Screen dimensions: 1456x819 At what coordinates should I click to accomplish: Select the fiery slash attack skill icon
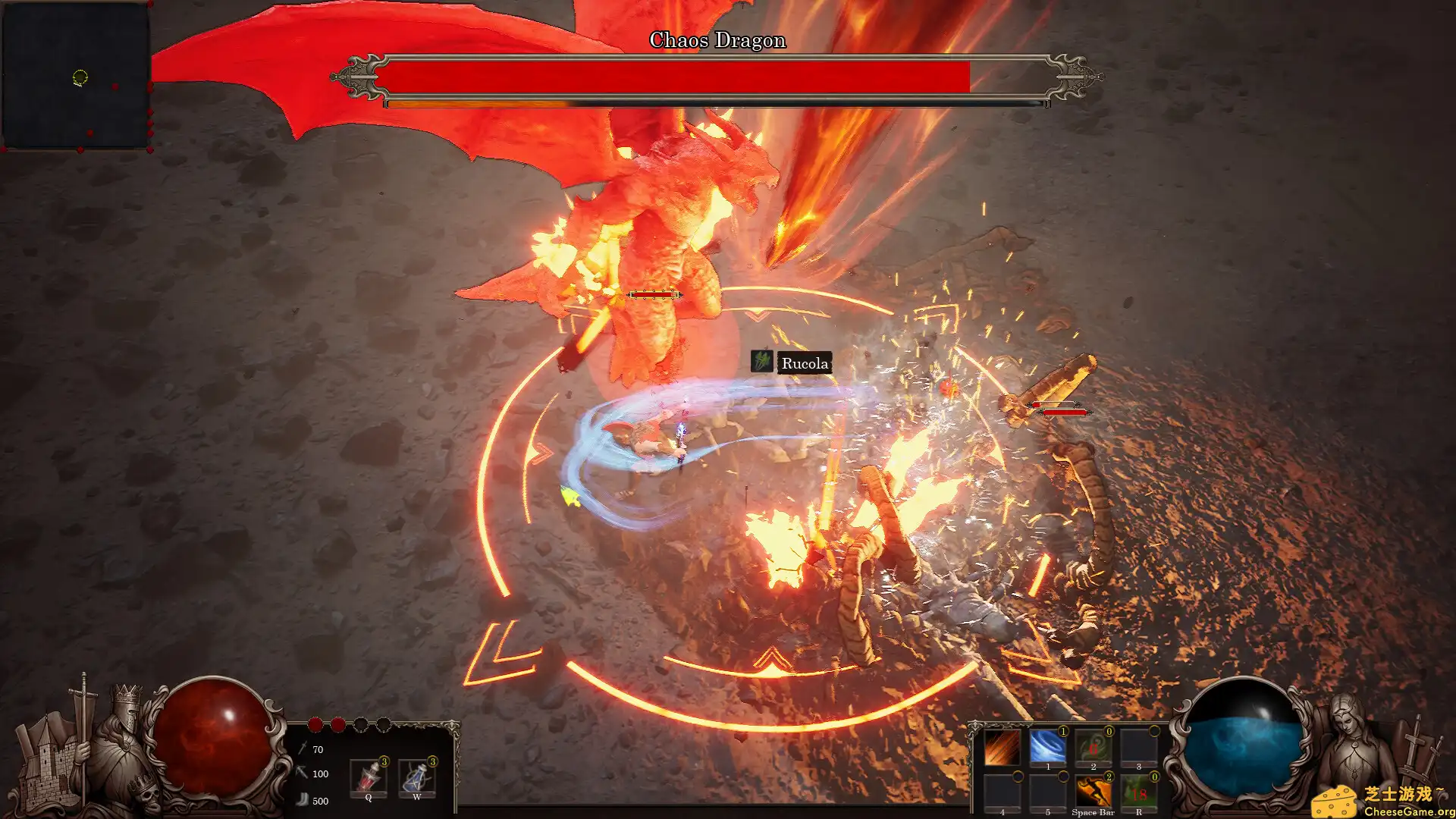[x=1001, y=748]
